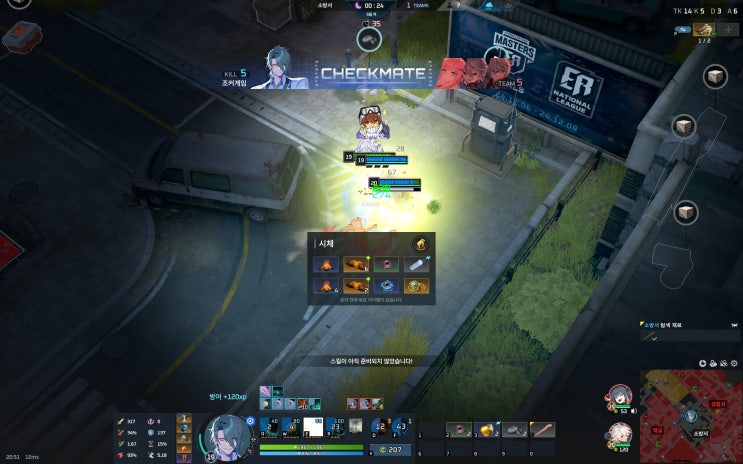743x464 pixels.
Task: Select the top crate icon on the right side
Action: point(715,77)
